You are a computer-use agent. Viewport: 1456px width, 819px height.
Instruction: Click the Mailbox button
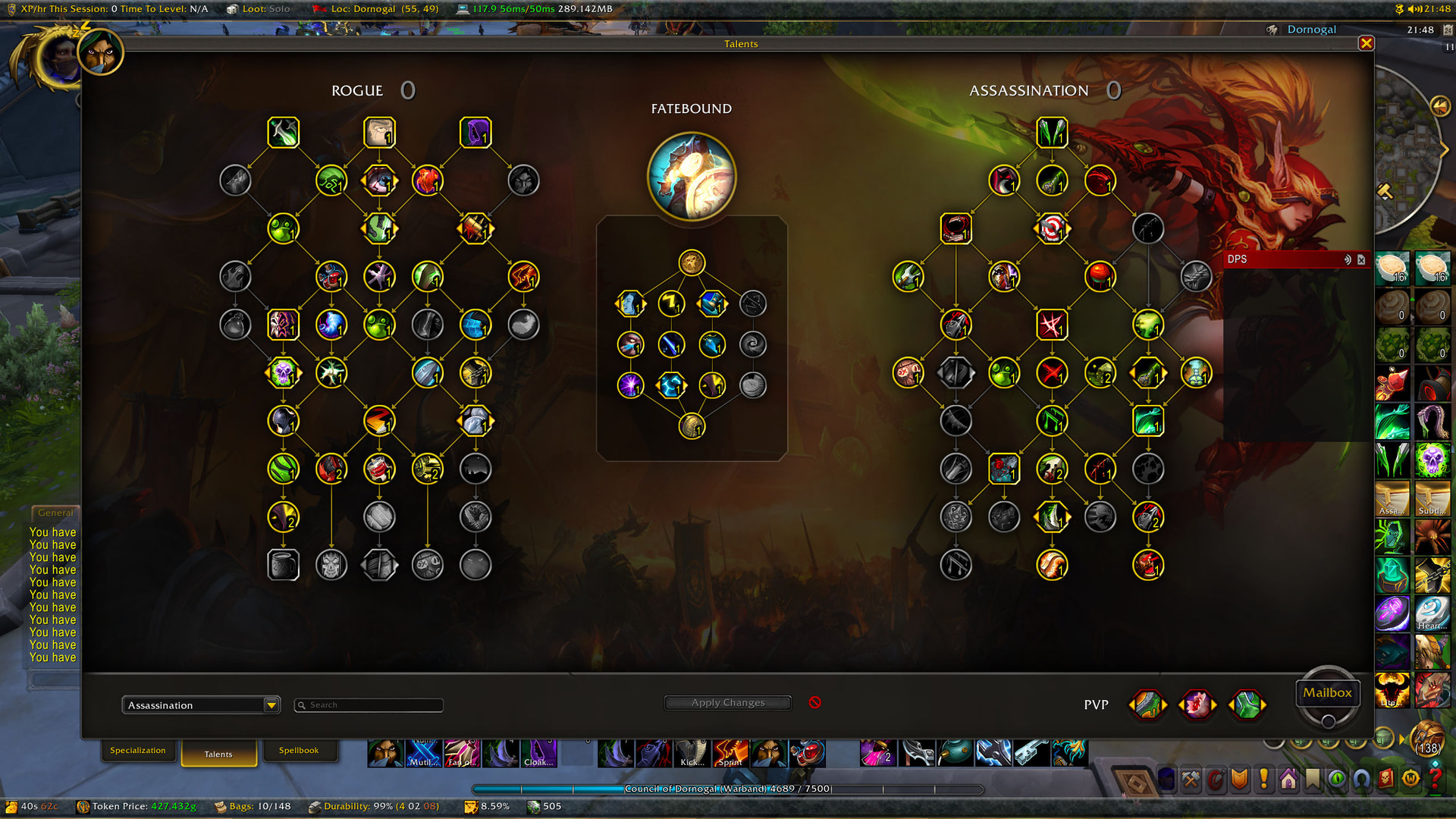(x=1328, y=692)
